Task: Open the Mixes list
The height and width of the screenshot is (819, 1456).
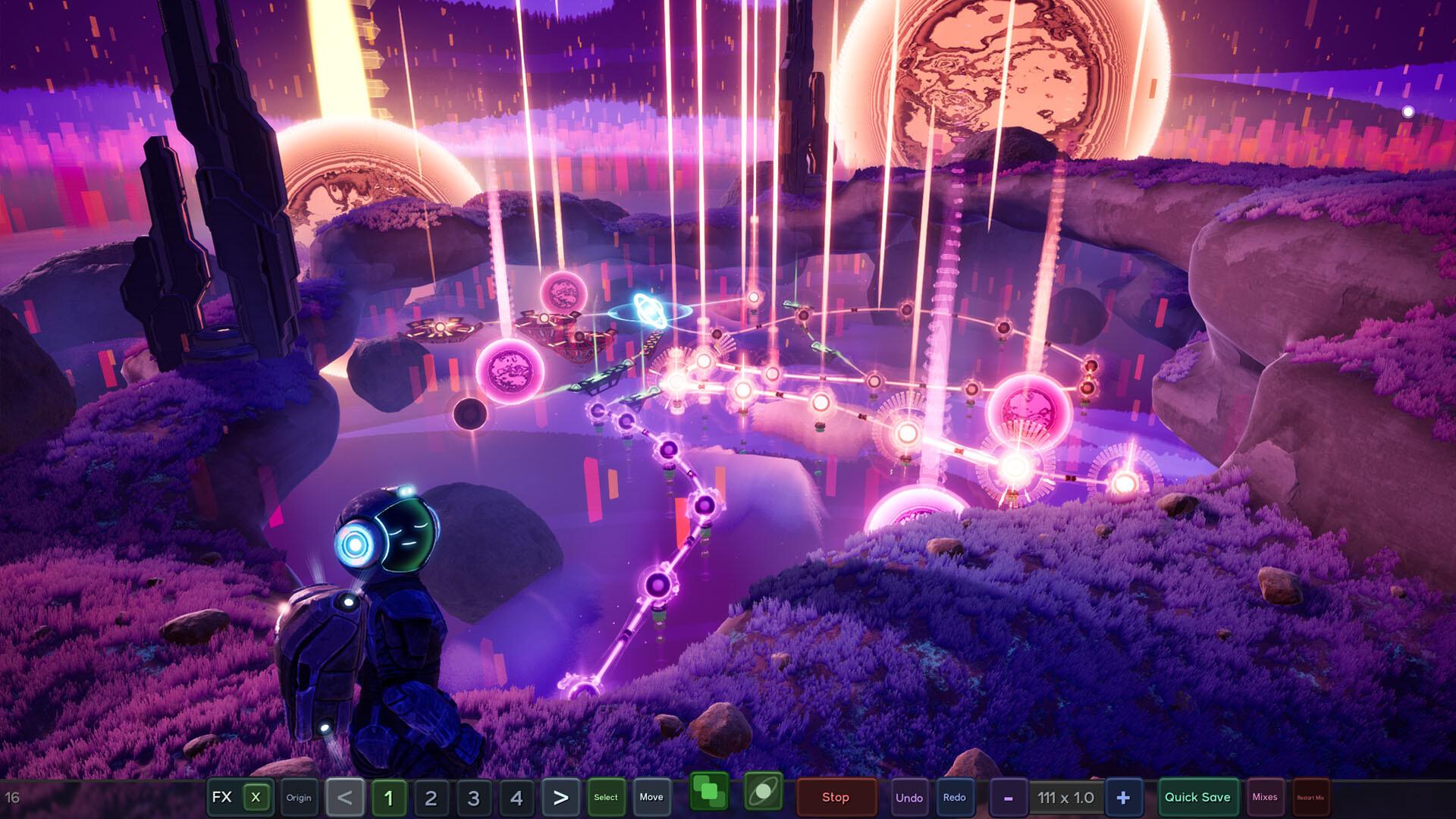Action: (1265, 798)
